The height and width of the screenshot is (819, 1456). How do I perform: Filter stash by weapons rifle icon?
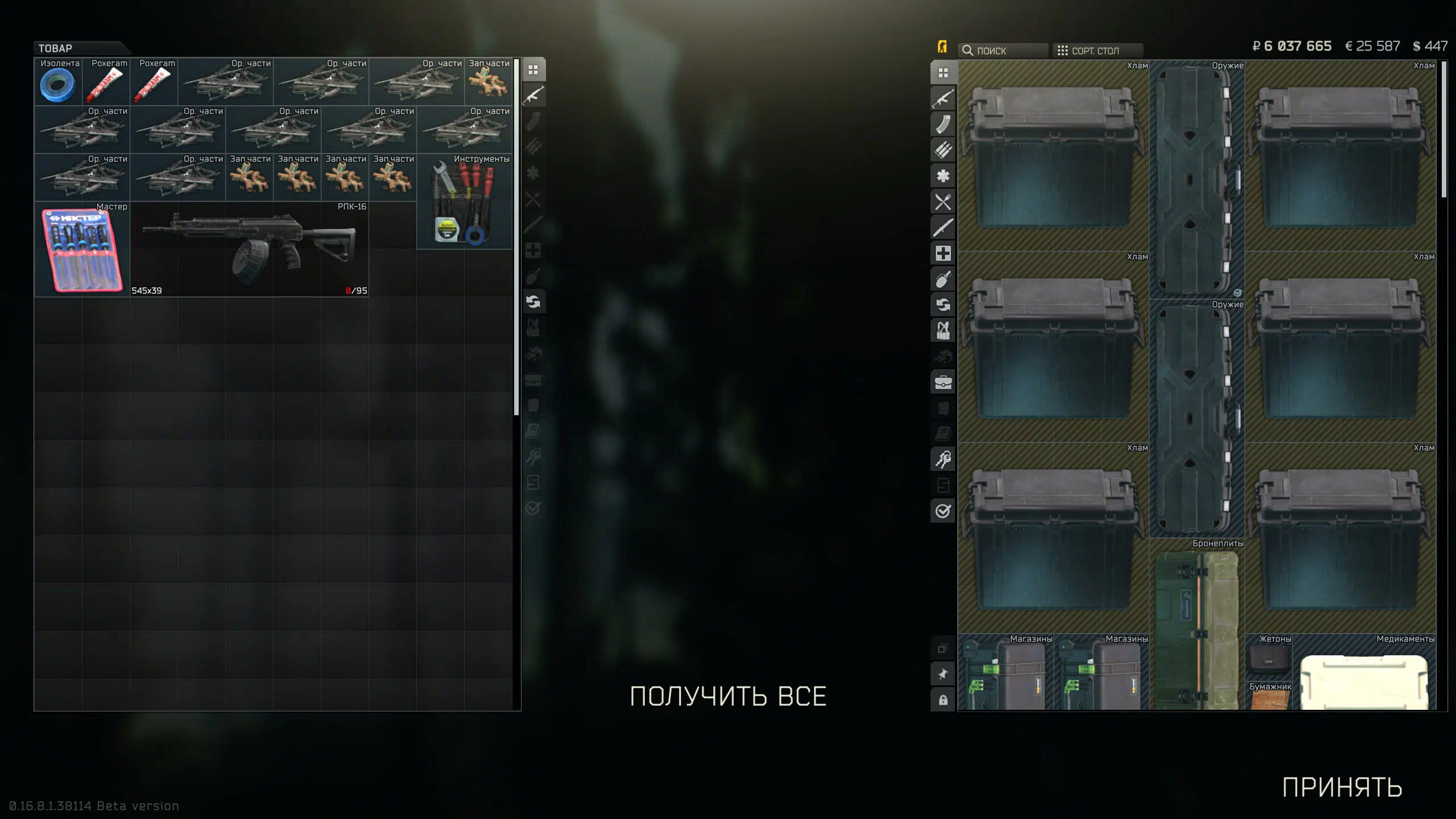(x=943, y=98)
